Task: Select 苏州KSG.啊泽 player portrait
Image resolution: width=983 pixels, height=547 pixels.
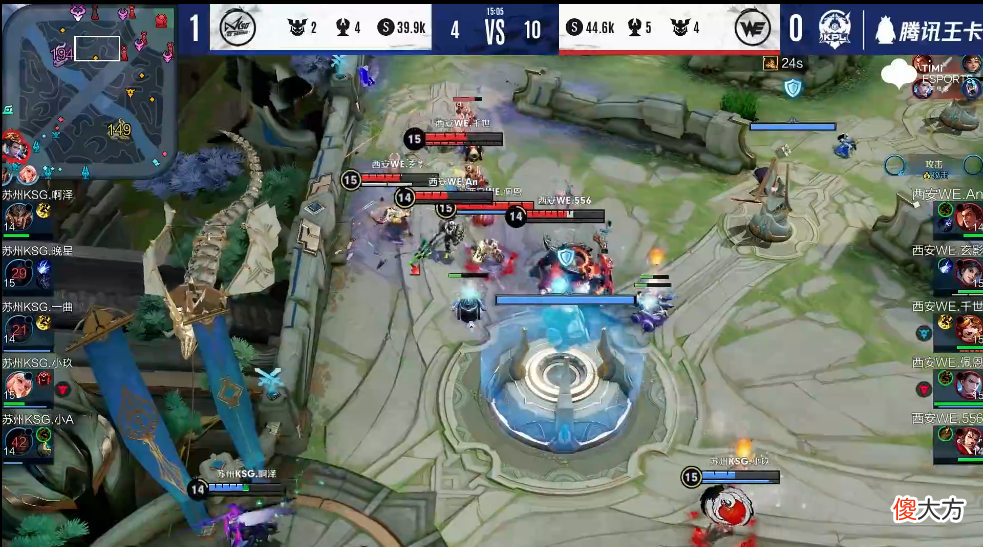Action: (18, 217)
